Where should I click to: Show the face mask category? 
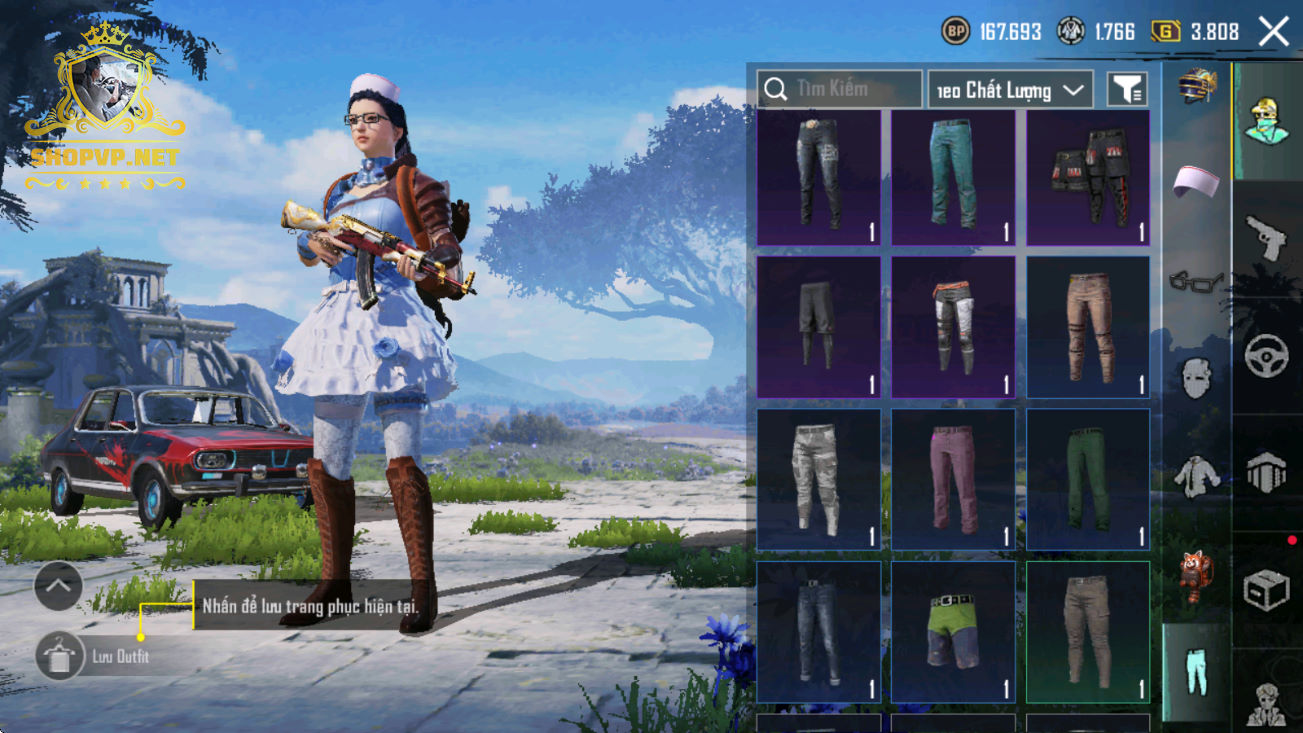[1197, 379]
